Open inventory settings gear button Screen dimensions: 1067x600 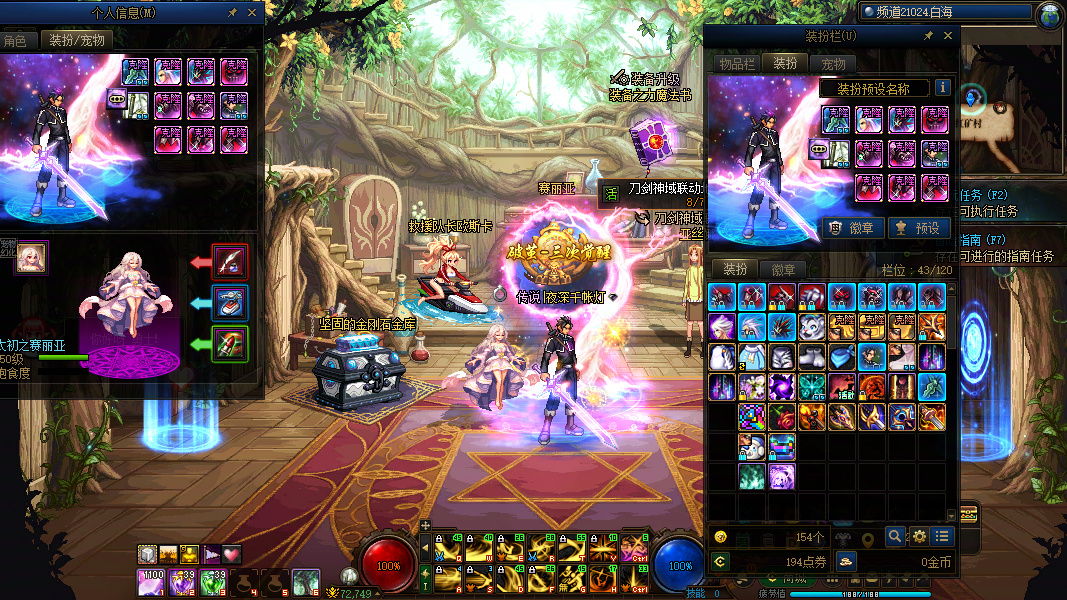pyautogui.click(x=917, y=536)
